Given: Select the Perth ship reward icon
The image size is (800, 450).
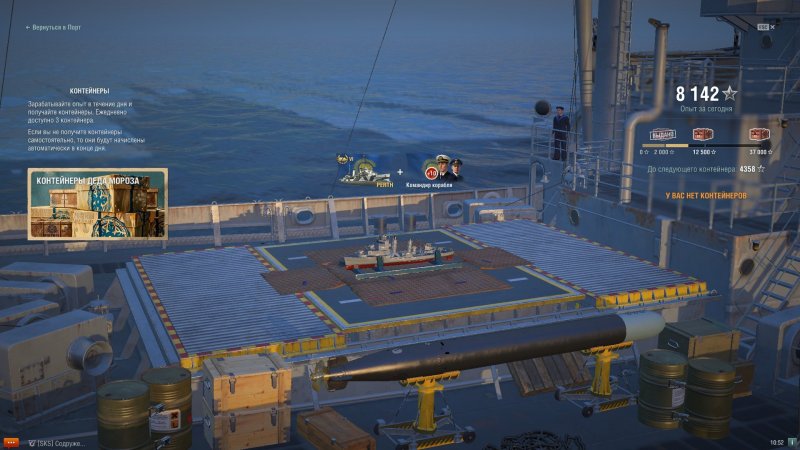Looking at the screenshot, I should 363,168.
